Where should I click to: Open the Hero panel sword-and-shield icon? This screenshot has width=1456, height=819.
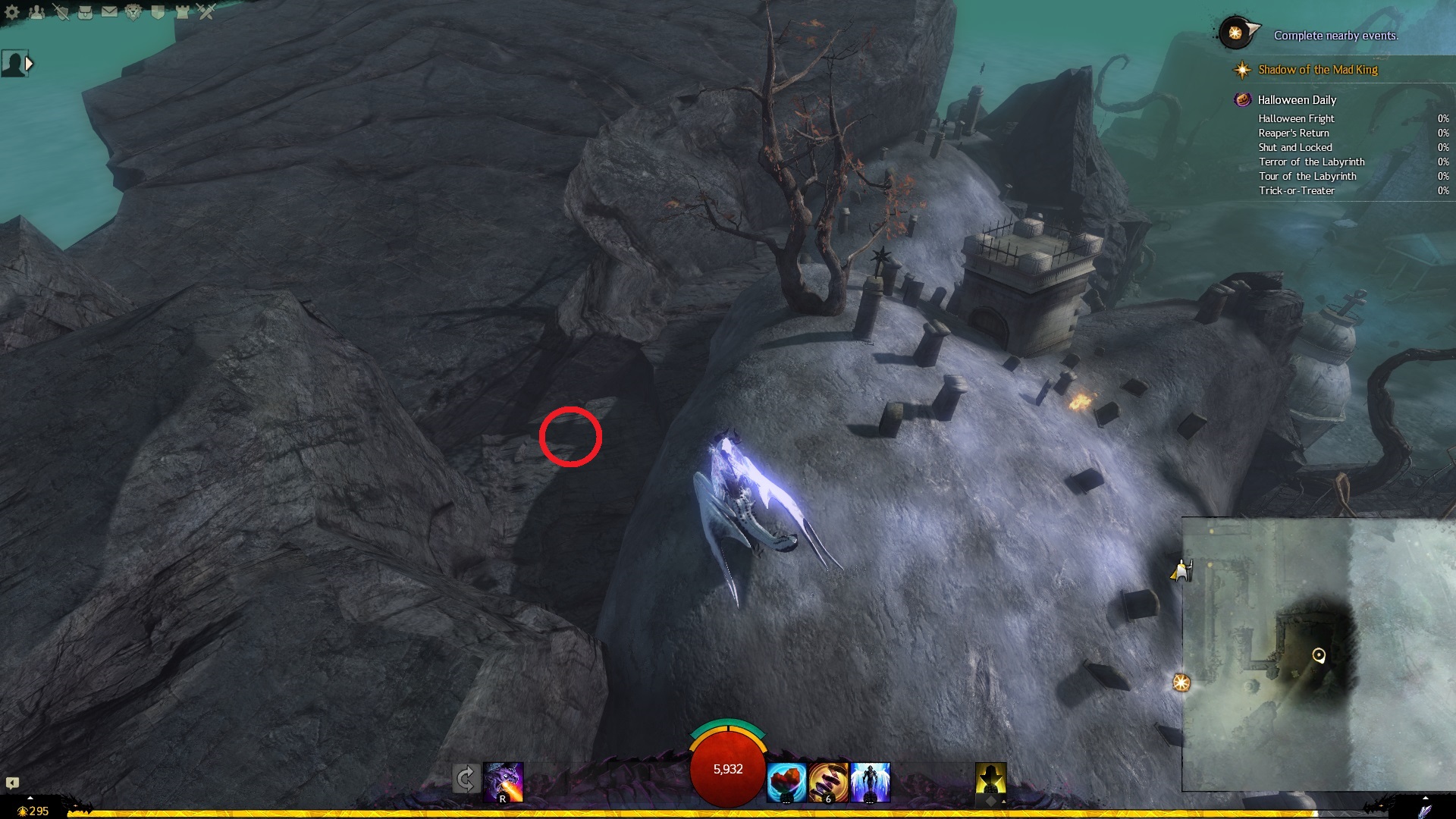click(x=61, y=12)
